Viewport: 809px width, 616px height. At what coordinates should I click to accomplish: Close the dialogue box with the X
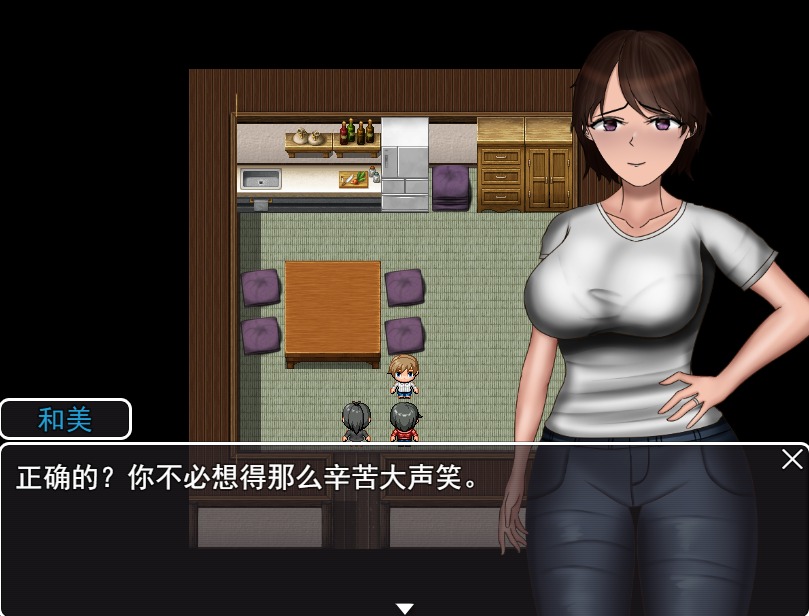click(x=792, y=459)
